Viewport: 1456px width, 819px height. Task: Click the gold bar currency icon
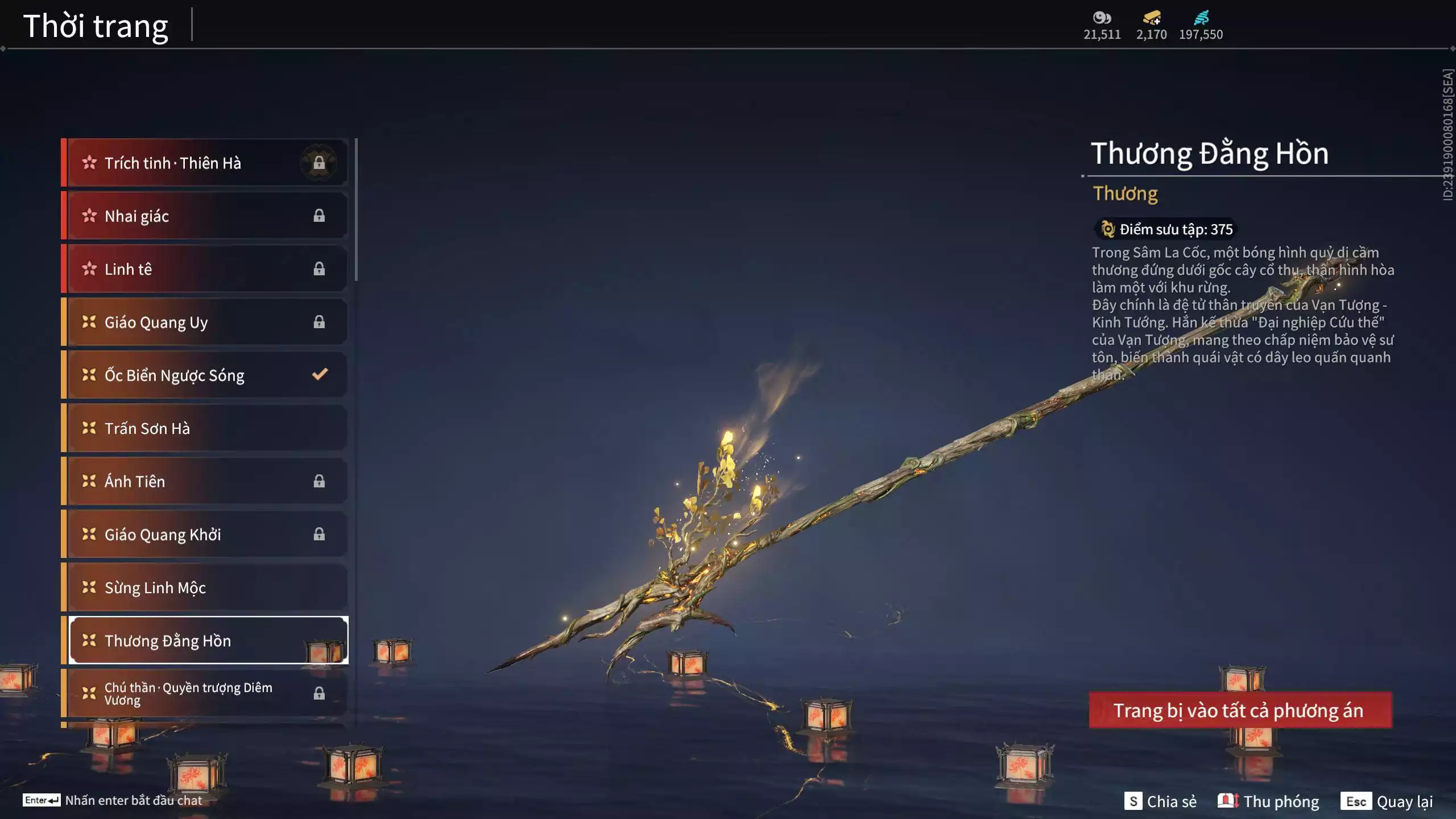1151,18
